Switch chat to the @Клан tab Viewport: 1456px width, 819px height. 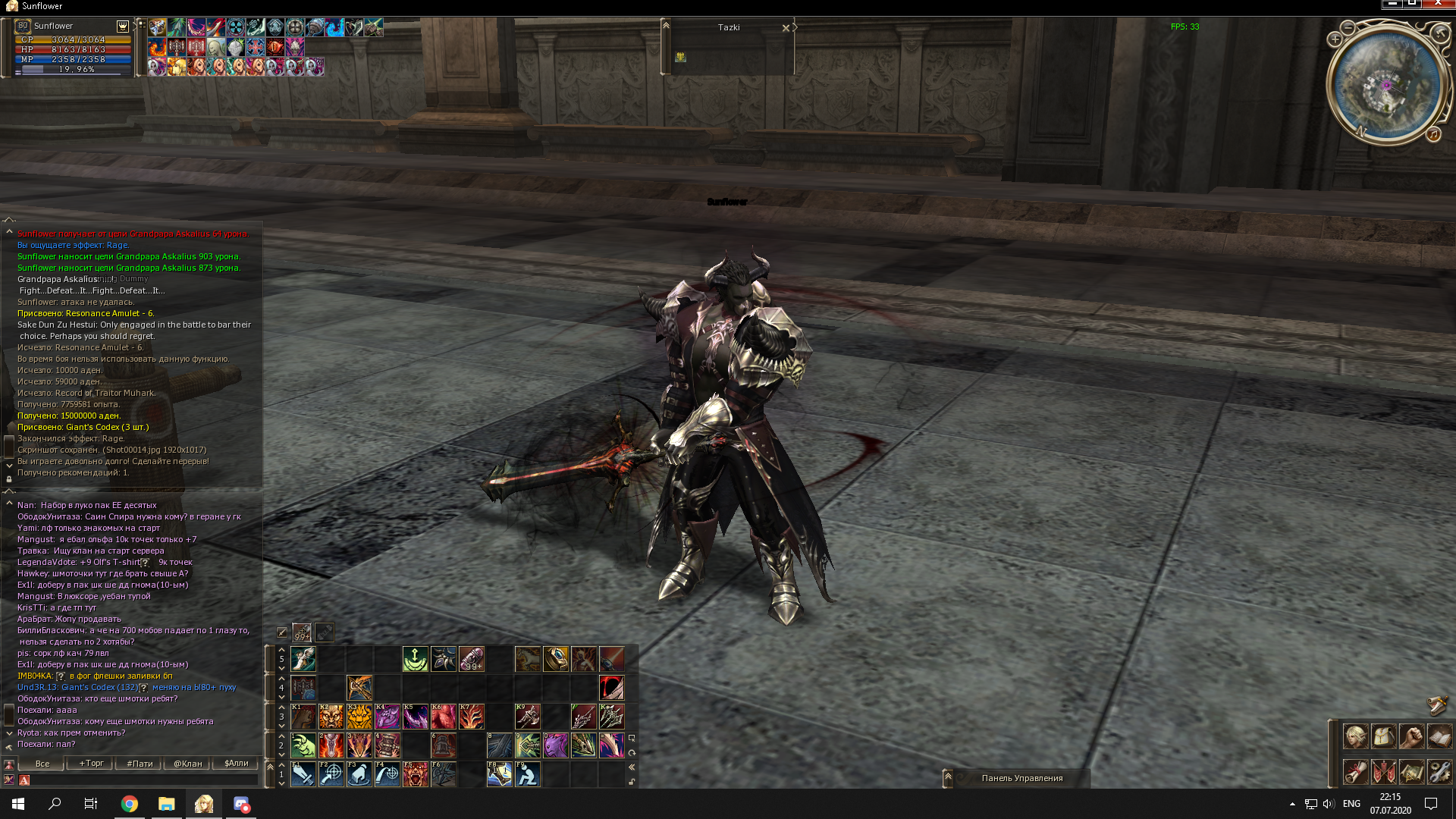coord(187,764)
